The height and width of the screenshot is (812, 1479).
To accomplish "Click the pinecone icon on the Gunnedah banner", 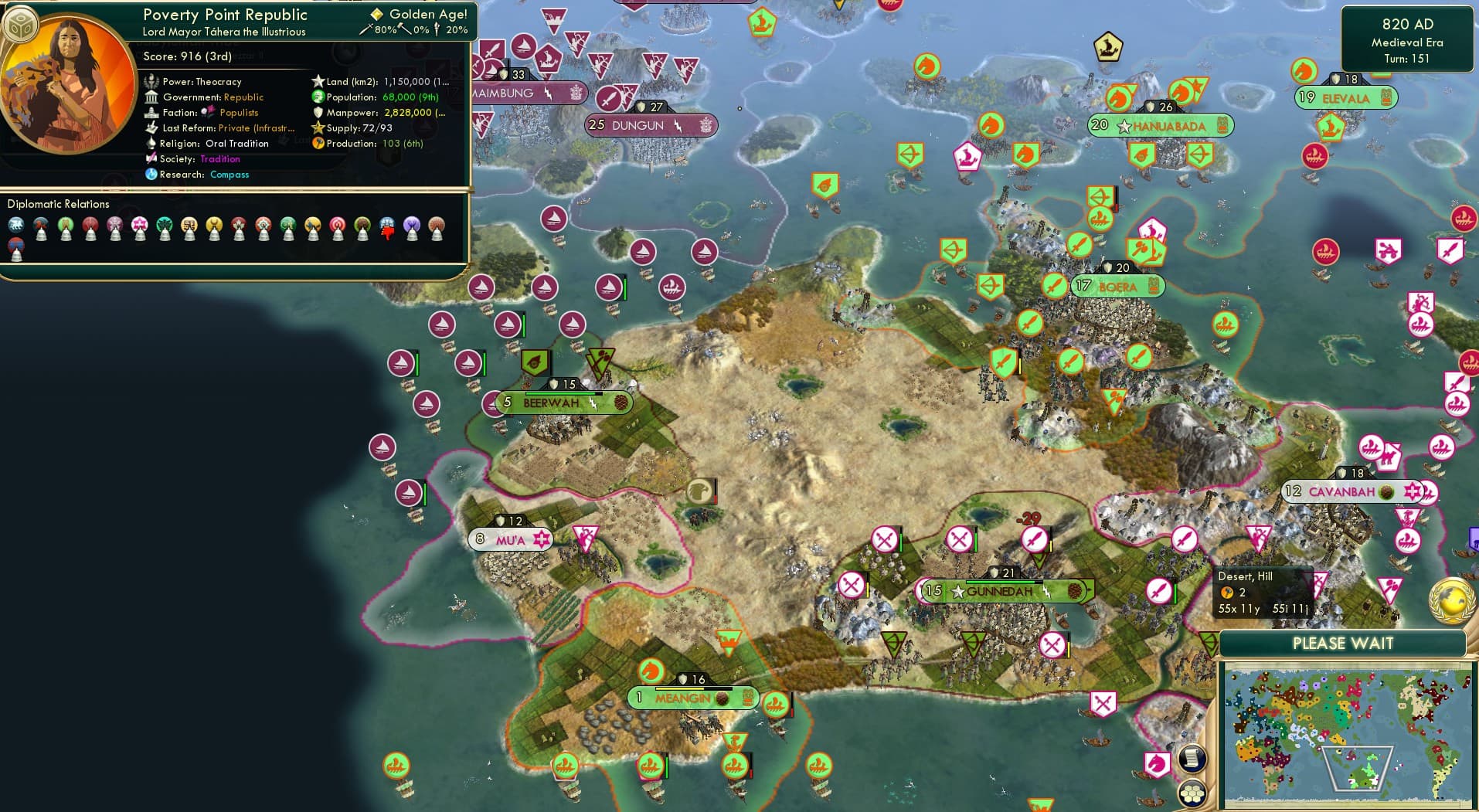I will 1076,590.
